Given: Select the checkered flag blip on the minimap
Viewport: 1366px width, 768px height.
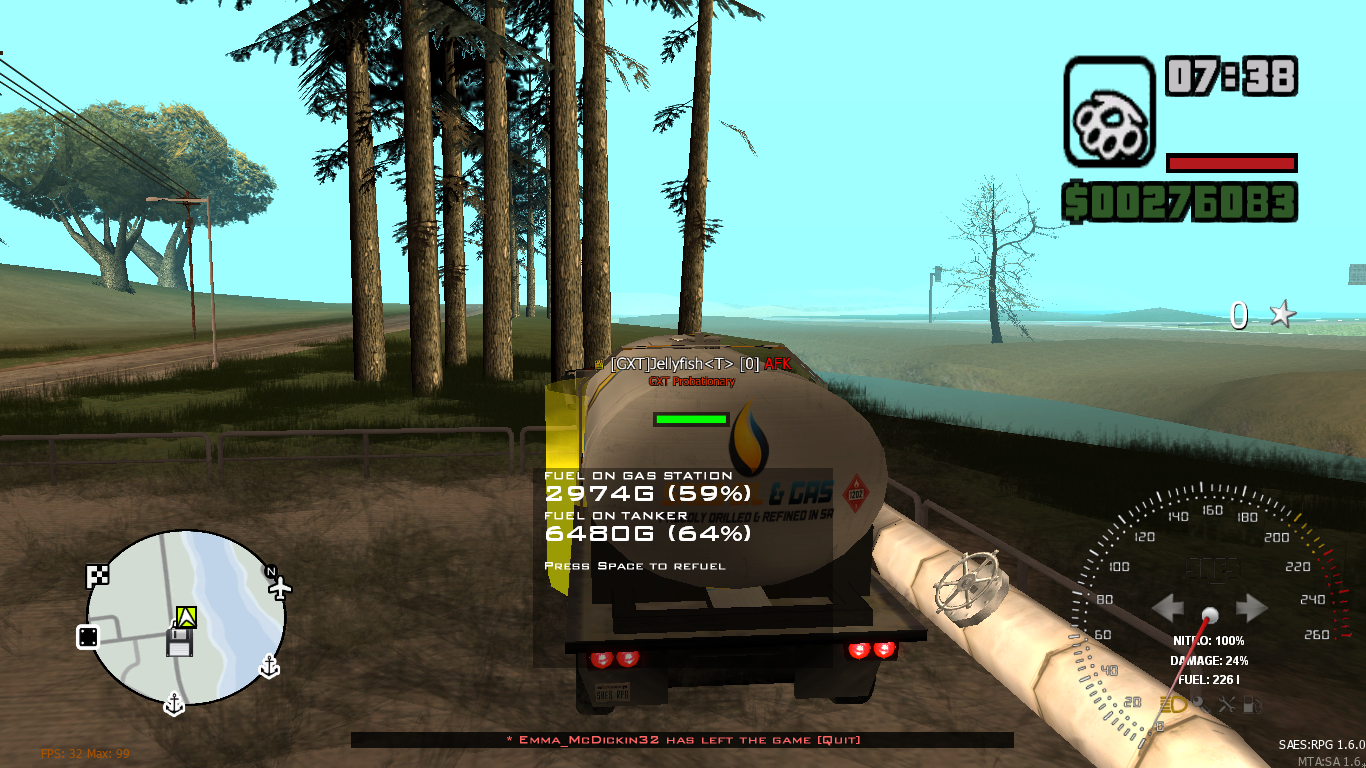Looking at the screenshot, I should pyautogui.click(x=99, y=576).
